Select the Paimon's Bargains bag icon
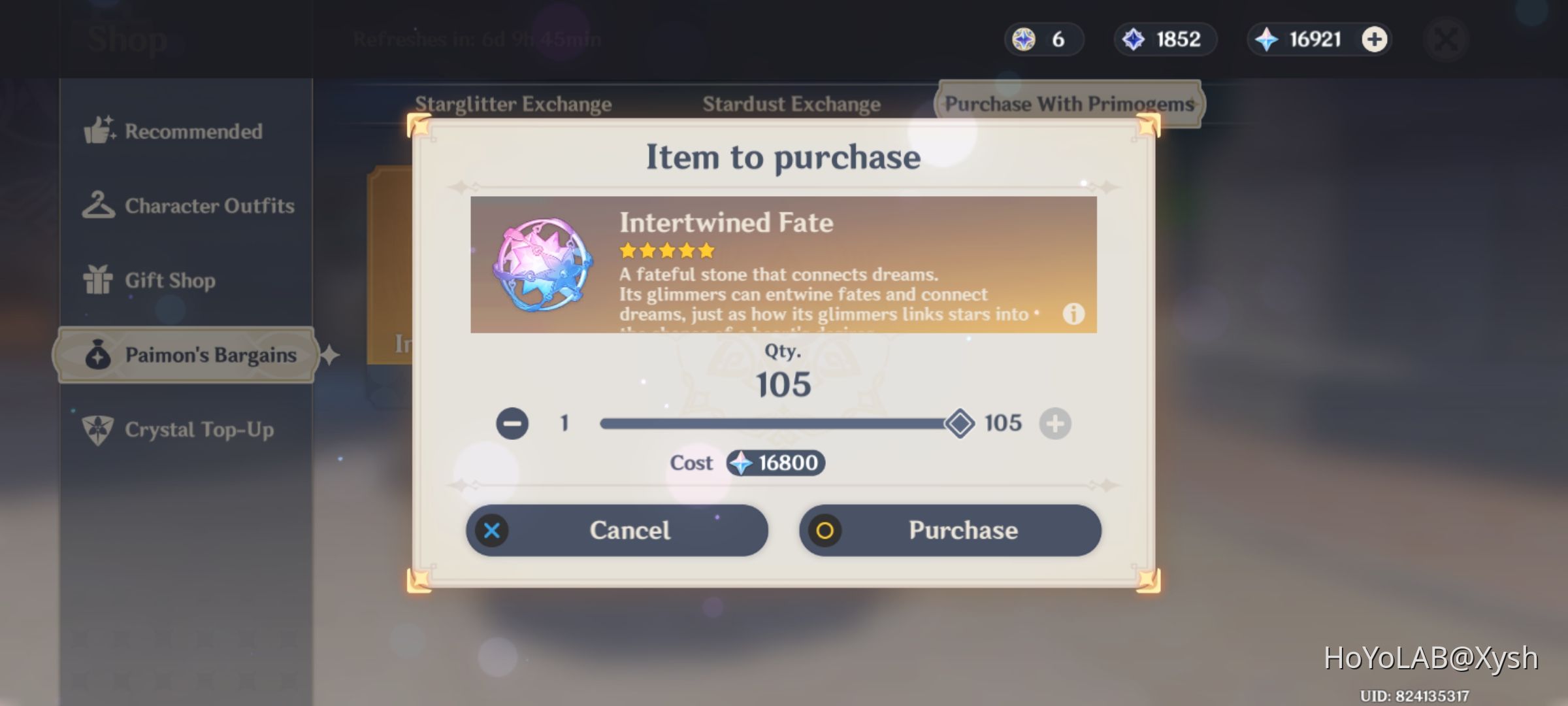Screen dimensions: 1568x706 [99, 355]
